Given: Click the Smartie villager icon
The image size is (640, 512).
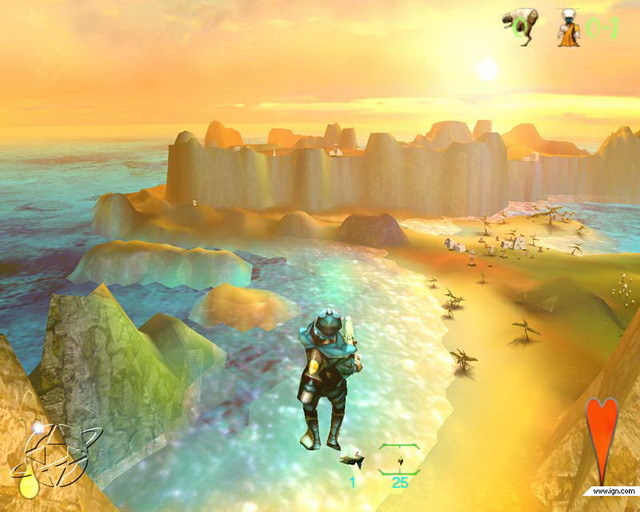Looking at the screenshot, I should coord(569,27).
